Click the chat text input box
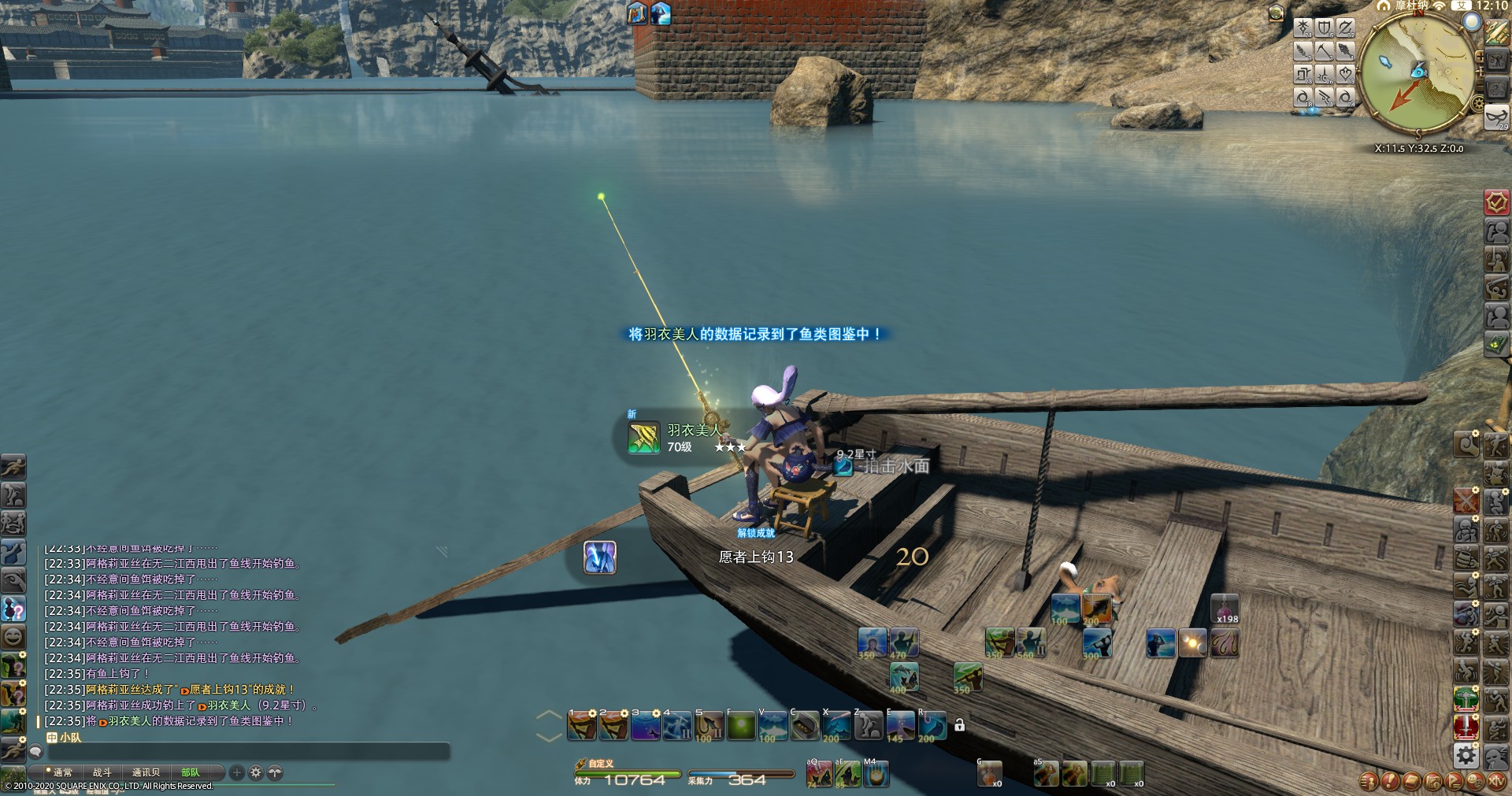Viewport: 1512px width, 796px height. tap(244, 753)
